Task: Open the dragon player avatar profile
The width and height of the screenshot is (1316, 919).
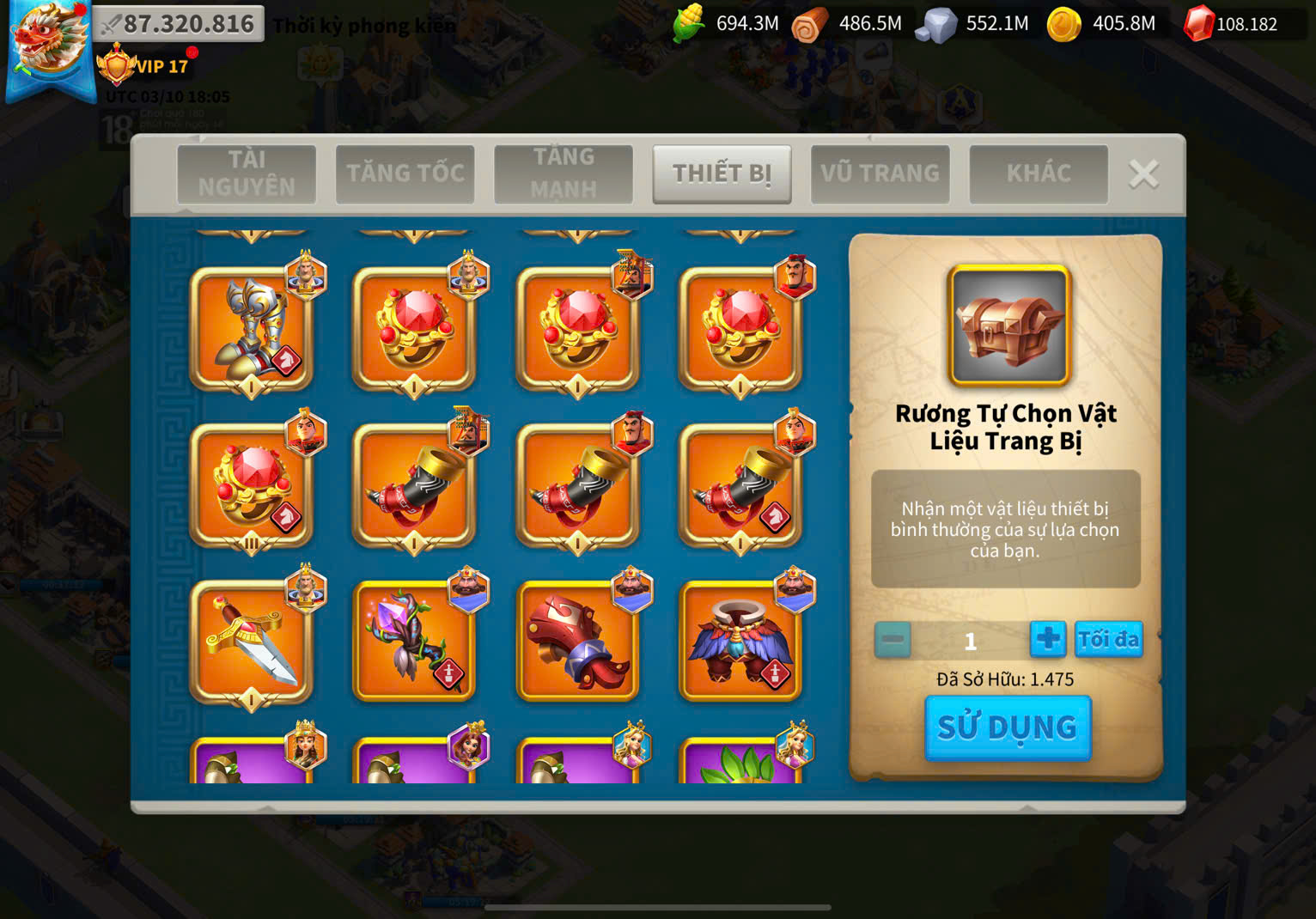Action: point(48,45)
